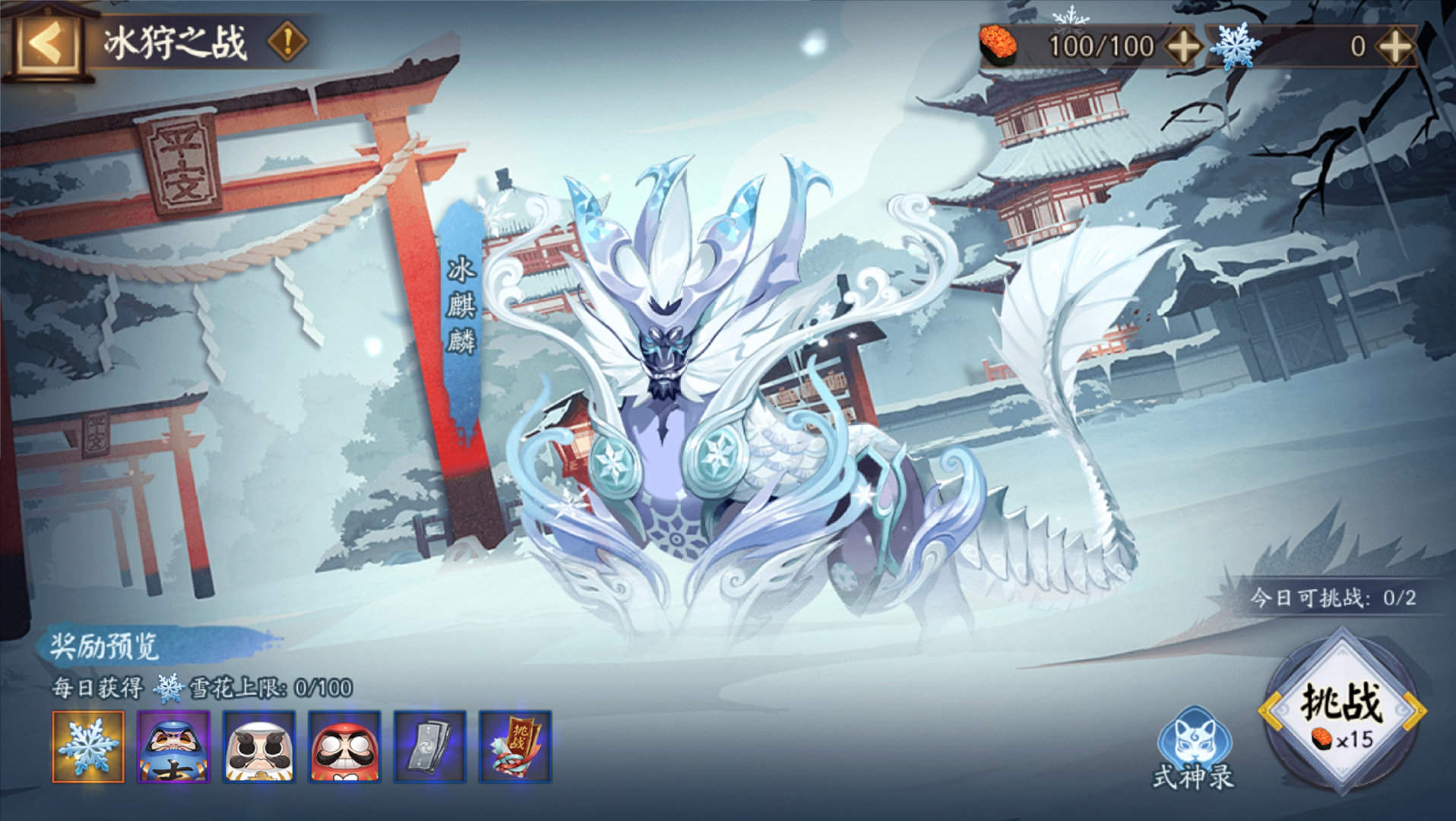Viewport: 1456px width, 821px height.
Task: Click the snowflake currency icon at top right
Action: tap(1236, 47)
